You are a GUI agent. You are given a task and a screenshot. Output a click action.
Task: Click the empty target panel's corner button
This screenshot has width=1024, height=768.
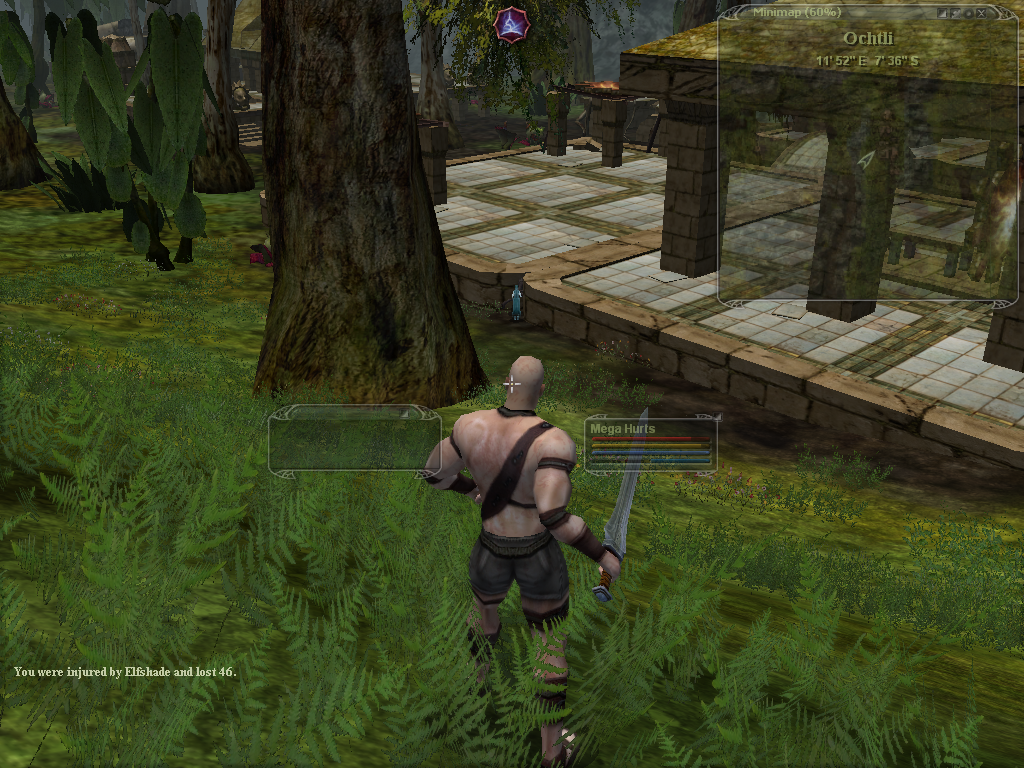pyautogui.click(x=405, y=412)
